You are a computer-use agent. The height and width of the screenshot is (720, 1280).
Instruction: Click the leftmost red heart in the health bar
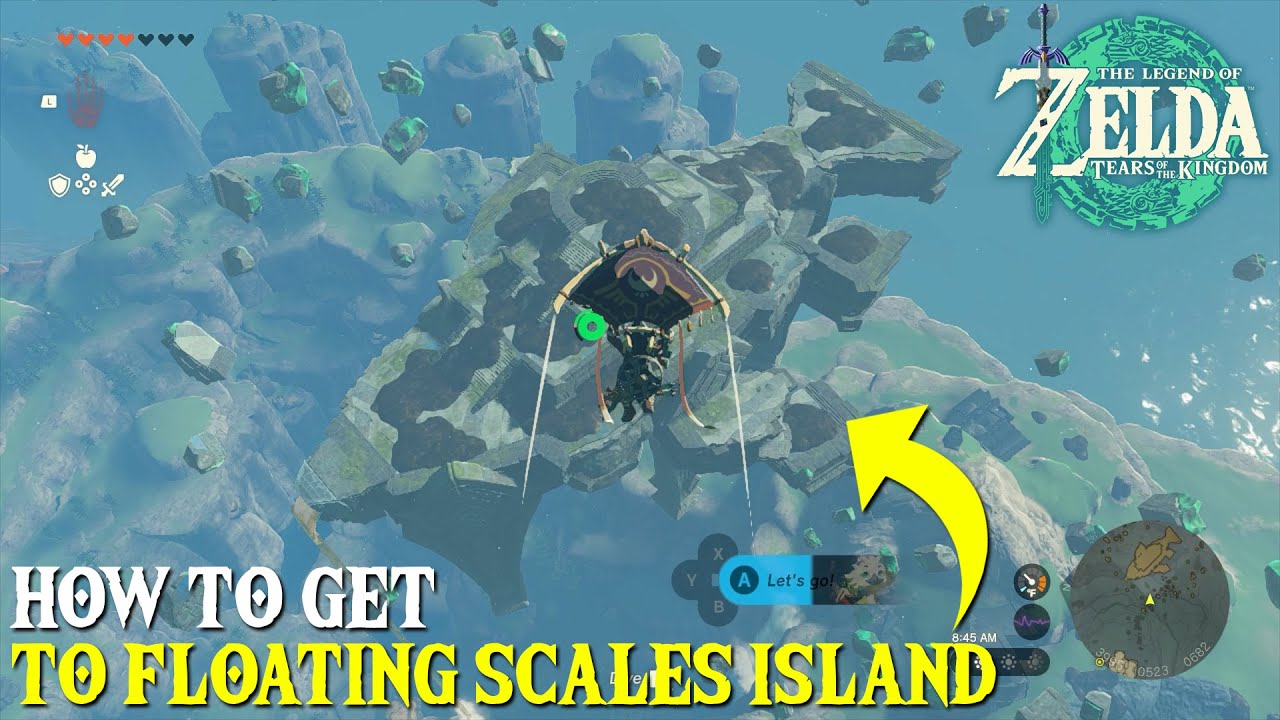tap(66, 40)
